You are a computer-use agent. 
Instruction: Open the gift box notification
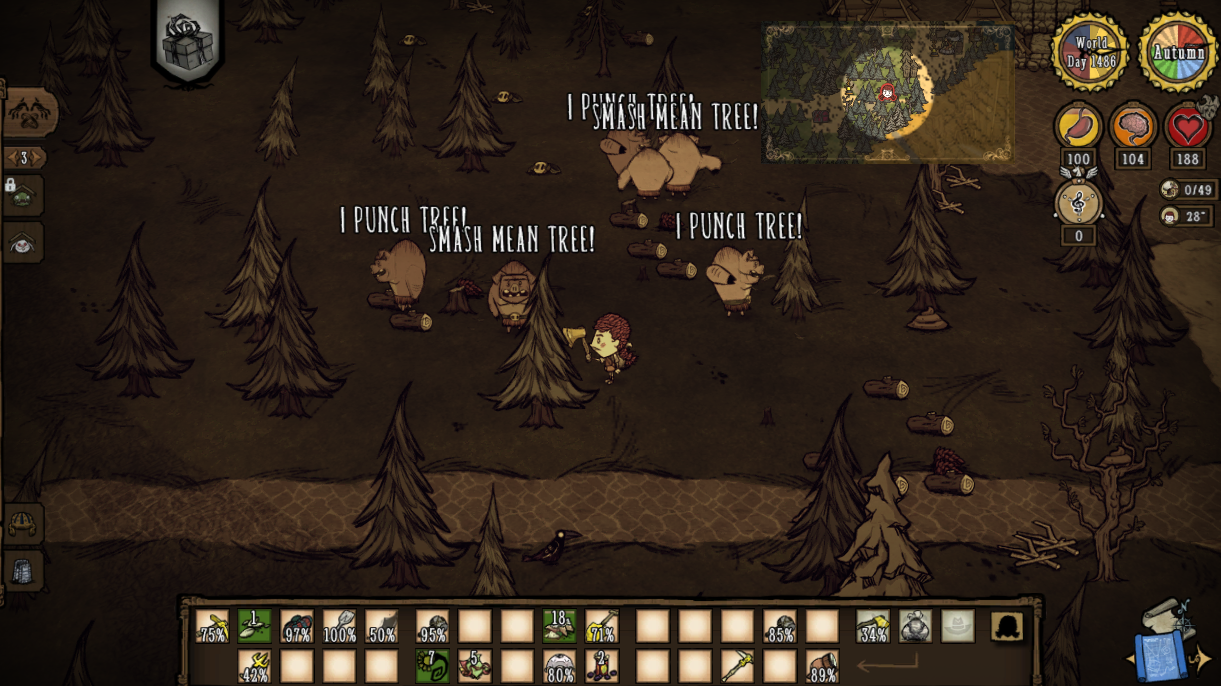[188, 43]
